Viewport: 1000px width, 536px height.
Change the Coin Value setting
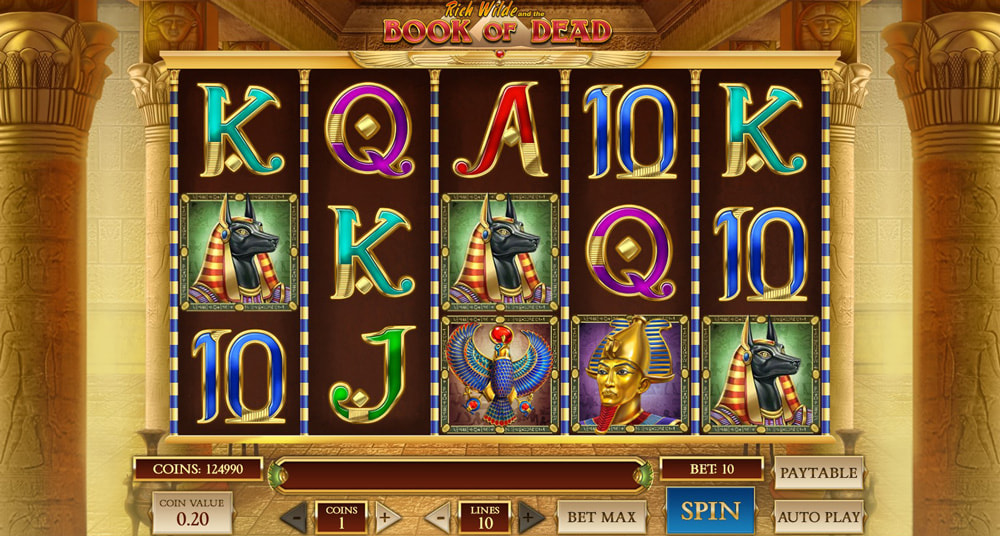pyautogui.click(x=192, y=511)
